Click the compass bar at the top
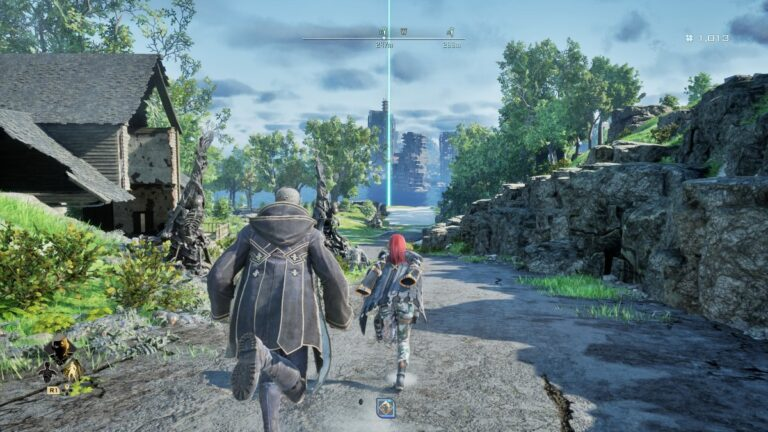Screen dimensions: 768x432 384,38
